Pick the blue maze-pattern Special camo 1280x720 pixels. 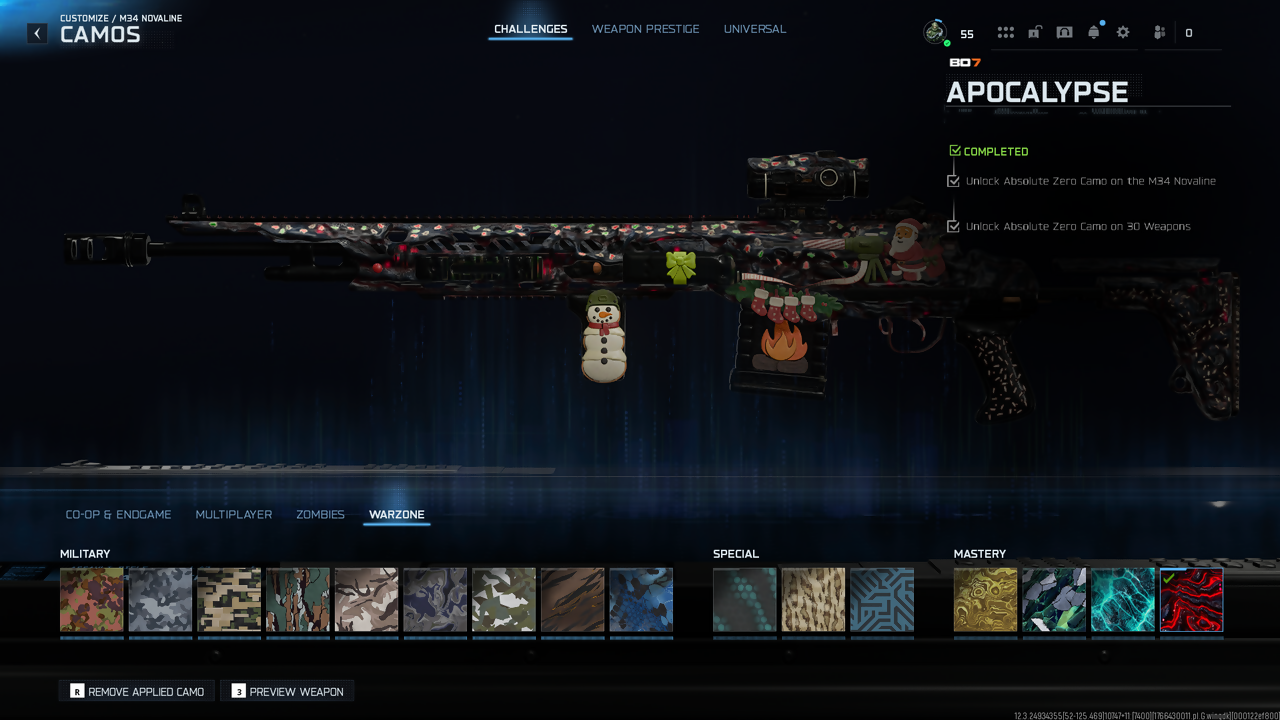(x=882, y=600)
